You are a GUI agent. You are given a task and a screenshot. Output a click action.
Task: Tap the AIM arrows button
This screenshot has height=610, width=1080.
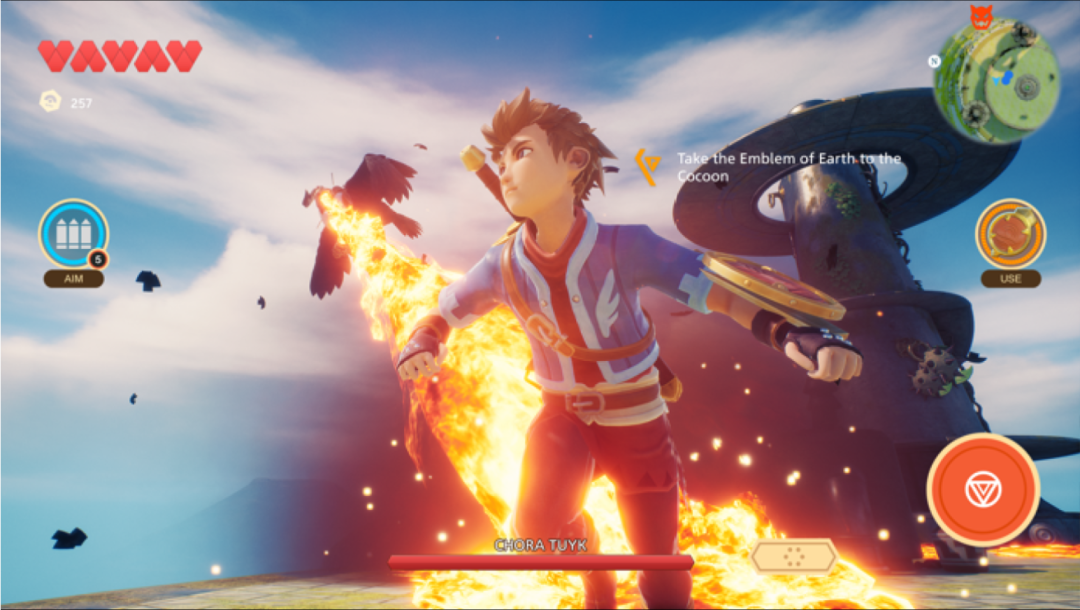point(73,234)
